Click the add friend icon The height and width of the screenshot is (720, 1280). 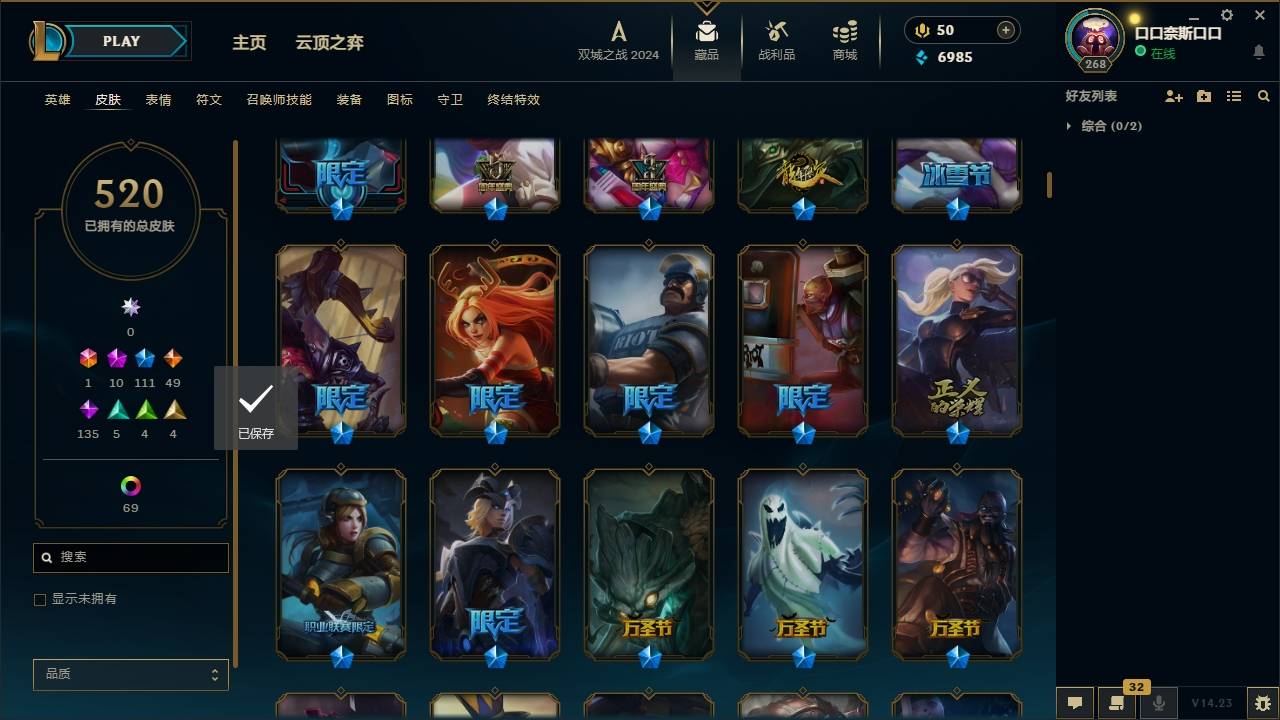point(1174,96)
